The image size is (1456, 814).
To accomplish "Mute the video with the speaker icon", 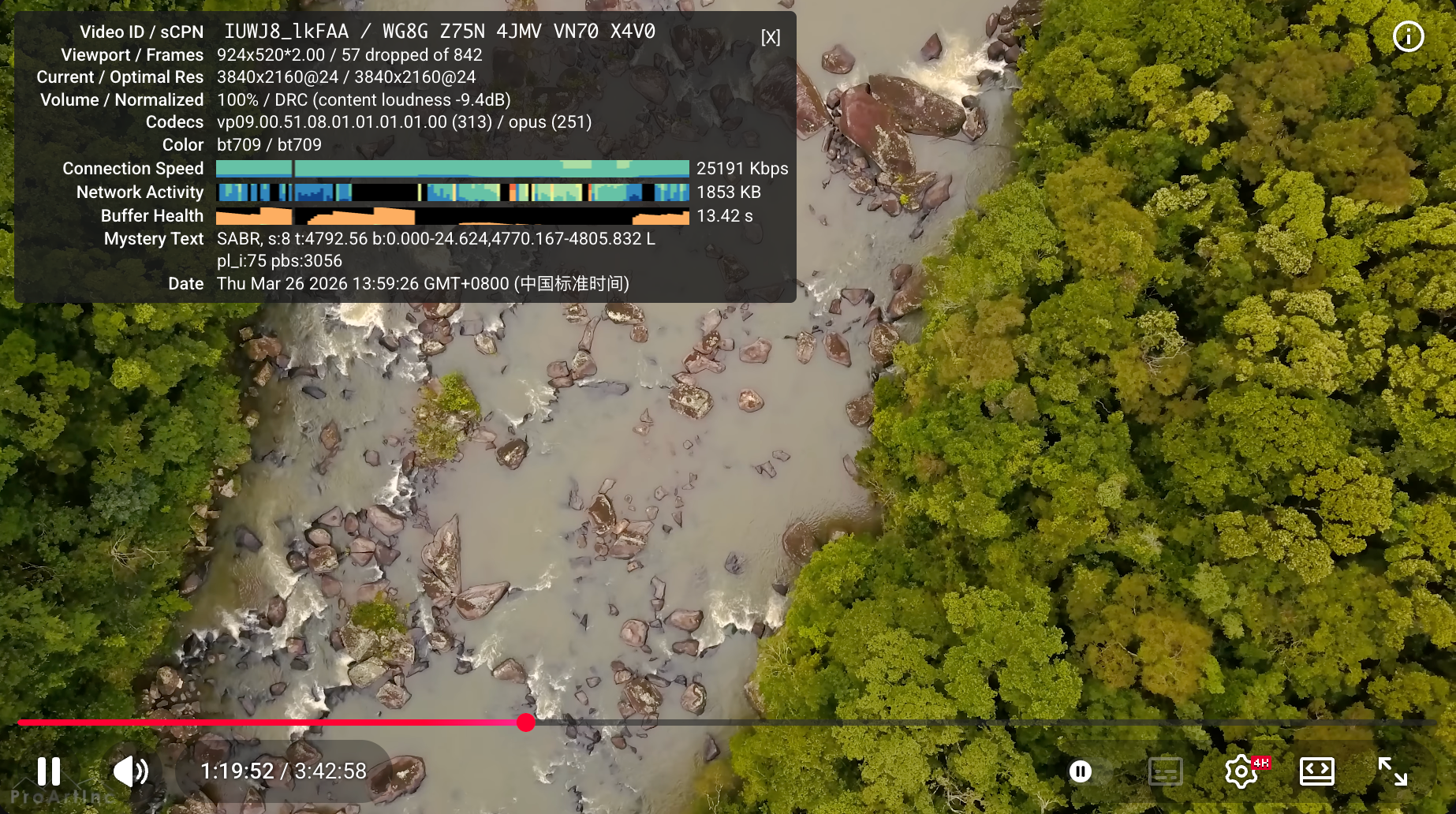I will (x=130, y=771).
